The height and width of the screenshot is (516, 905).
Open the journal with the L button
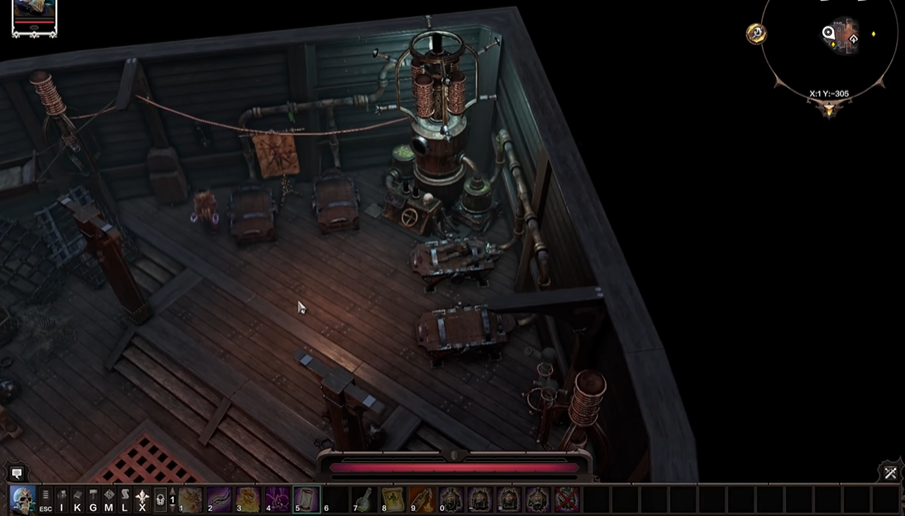pos(125,499)
